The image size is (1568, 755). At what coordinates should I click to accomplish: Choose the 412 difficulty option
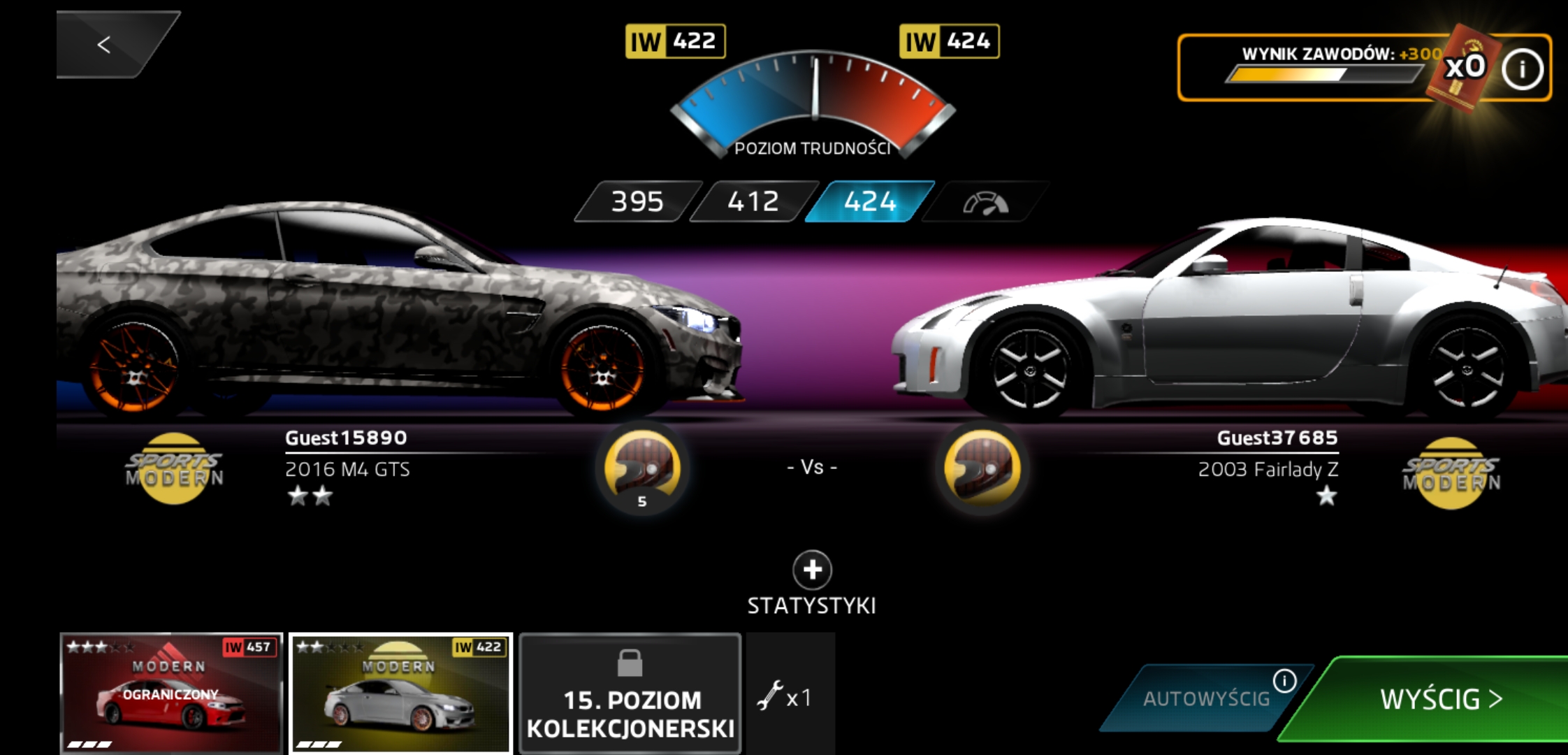[x=753, y=202]
